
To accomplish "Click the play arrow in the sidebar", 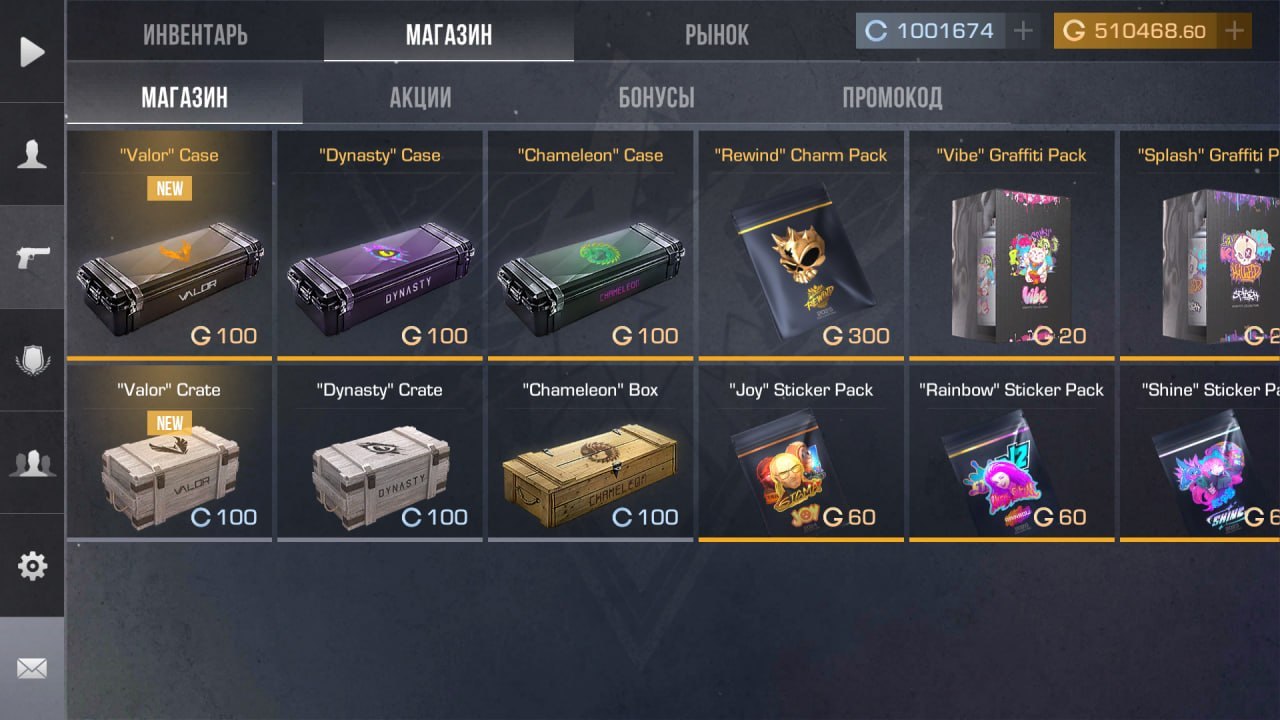I will click(x=32, y=51).
